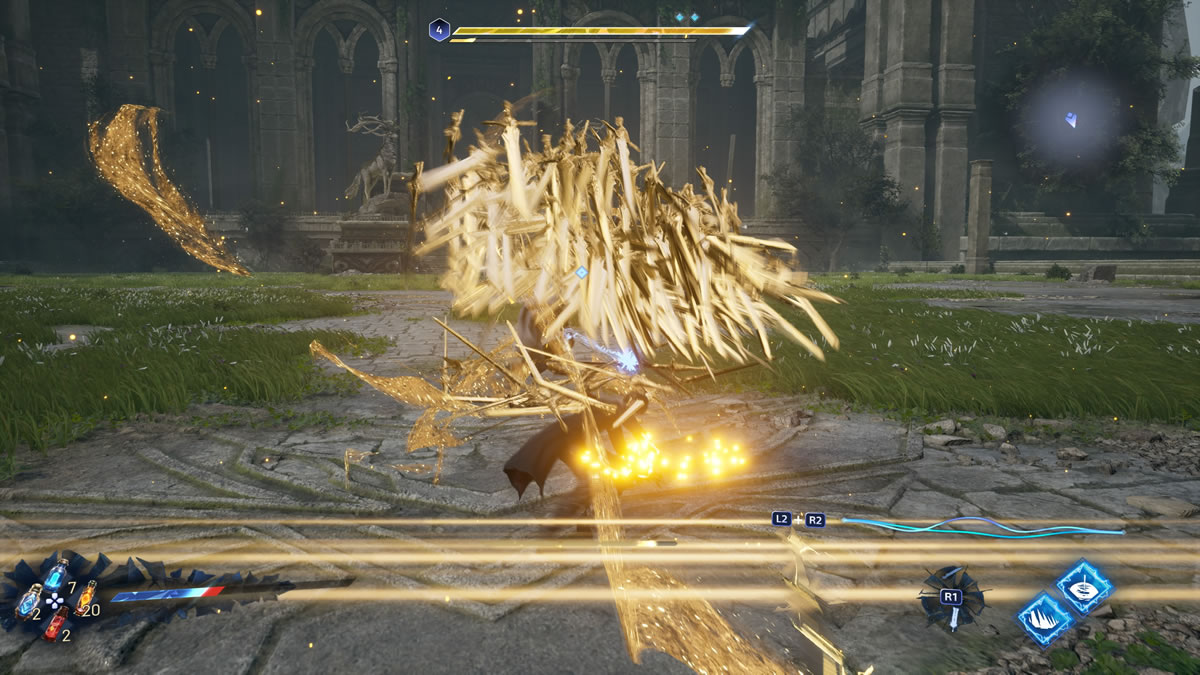
Task: Activate the ice spikes skill icon
Action: 1045,618
